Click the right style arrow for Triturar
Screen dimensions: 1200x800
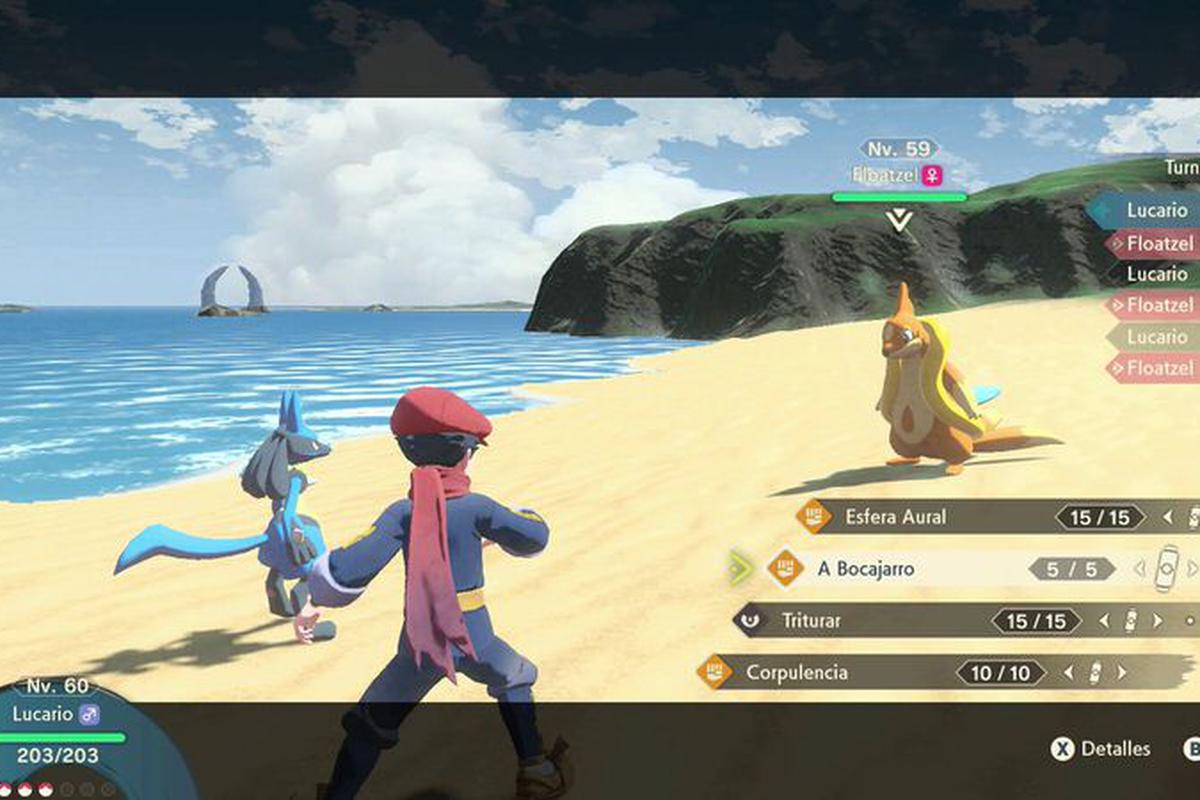[x=1158, y=621]
